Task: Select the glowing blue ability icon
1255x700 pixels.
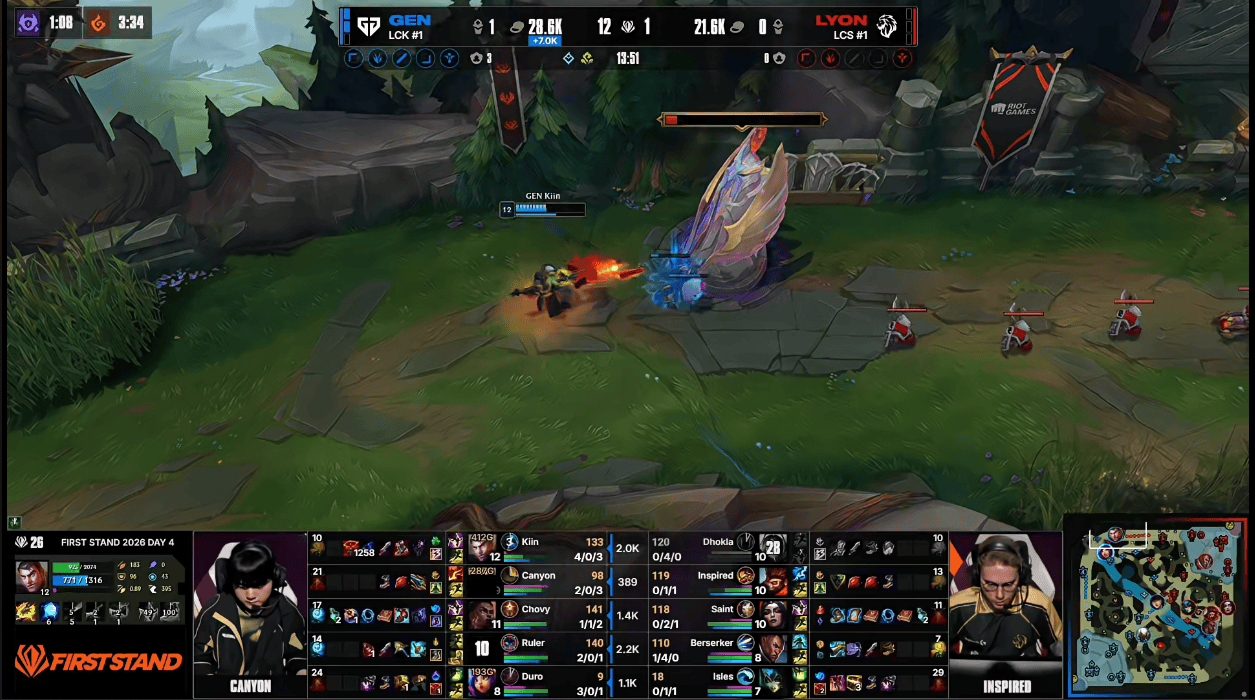Action: (x=51, y=612)
